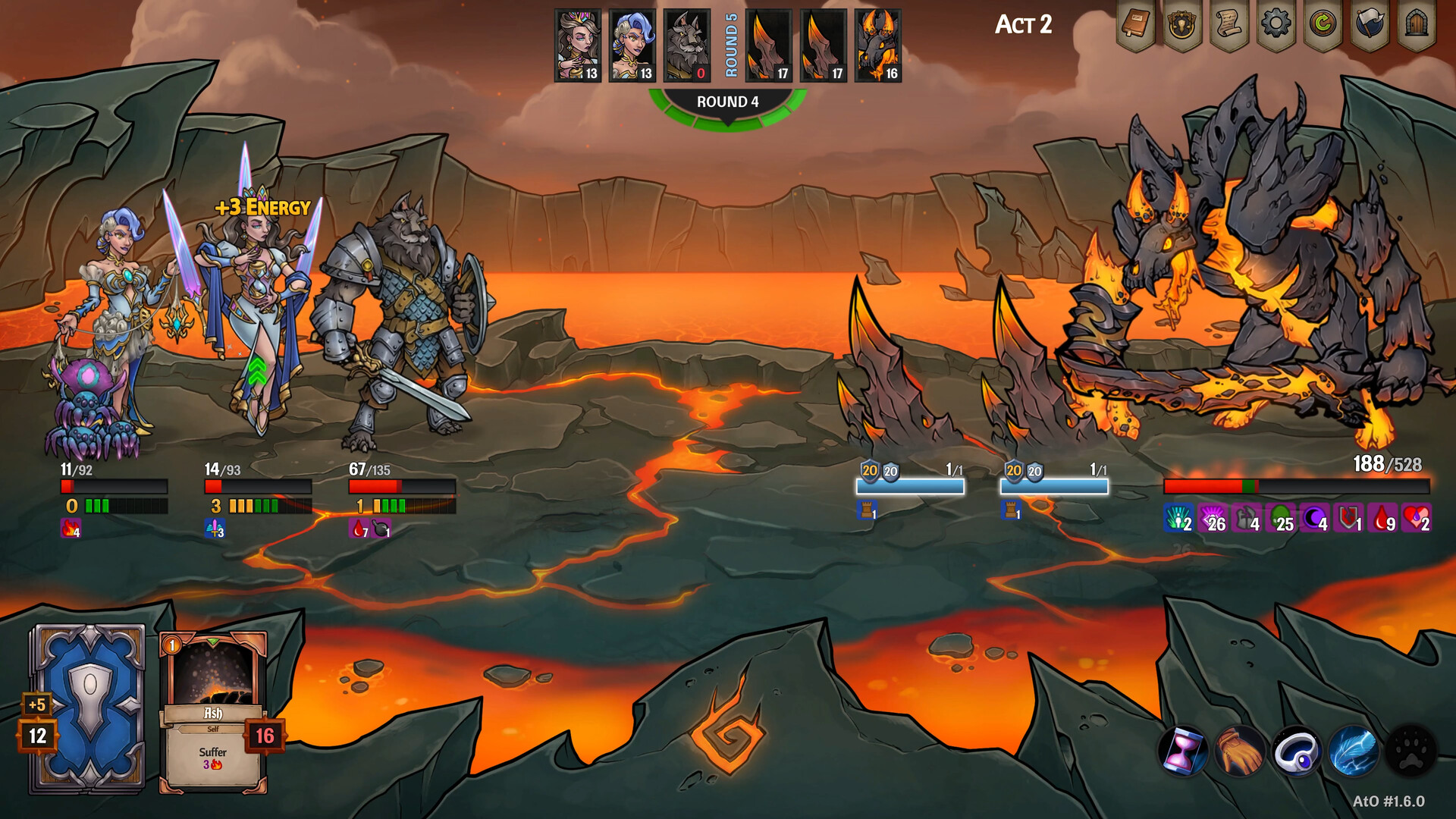Click the wolf knight's bleed status icon
Screen dimensions: 1456x819
click(359, 529)
